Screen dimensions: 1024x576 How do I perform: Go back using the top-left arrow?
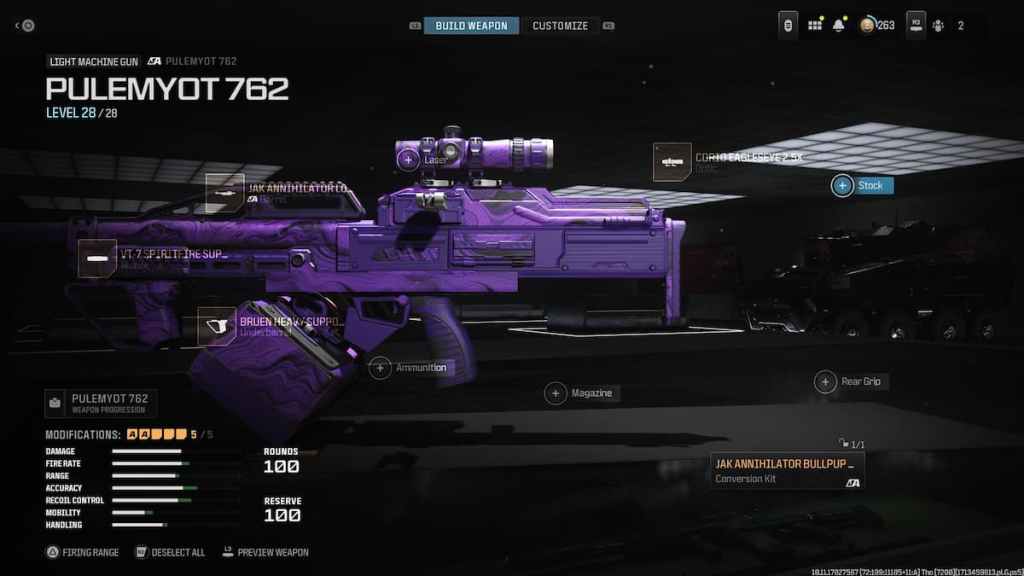pos(18,25)
